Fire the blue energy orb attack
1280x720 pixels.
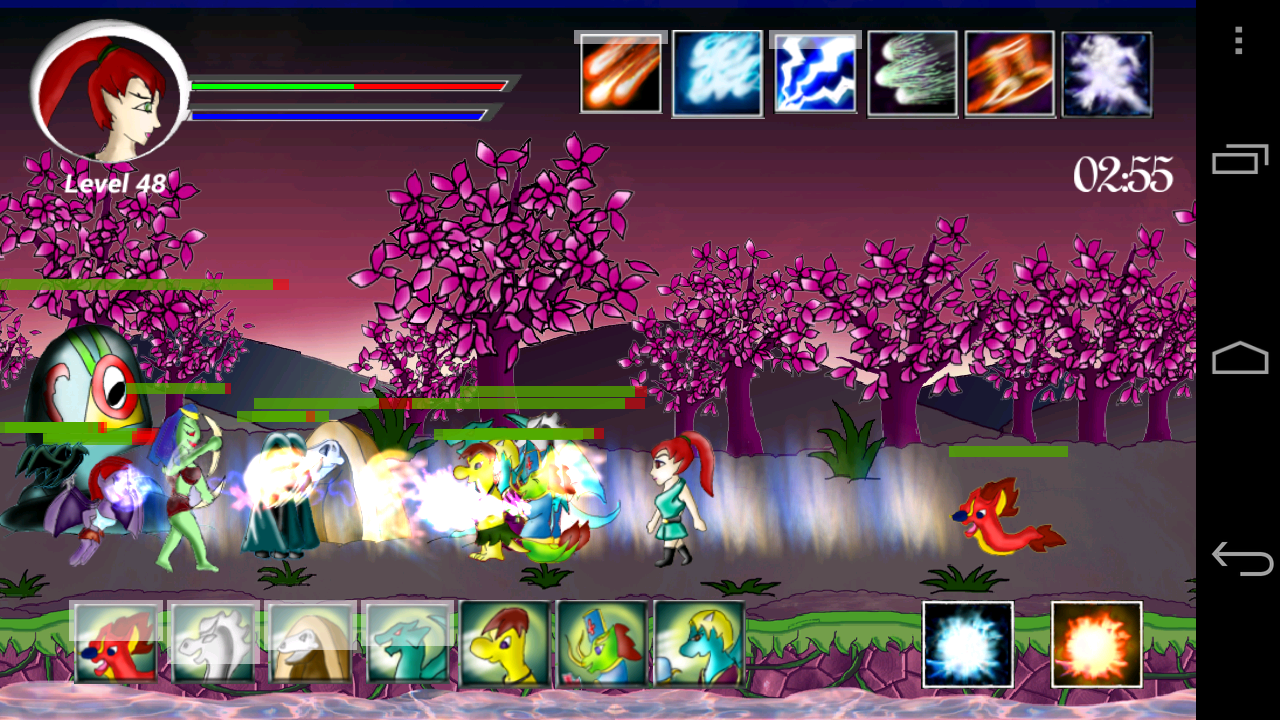pos(968,645)
